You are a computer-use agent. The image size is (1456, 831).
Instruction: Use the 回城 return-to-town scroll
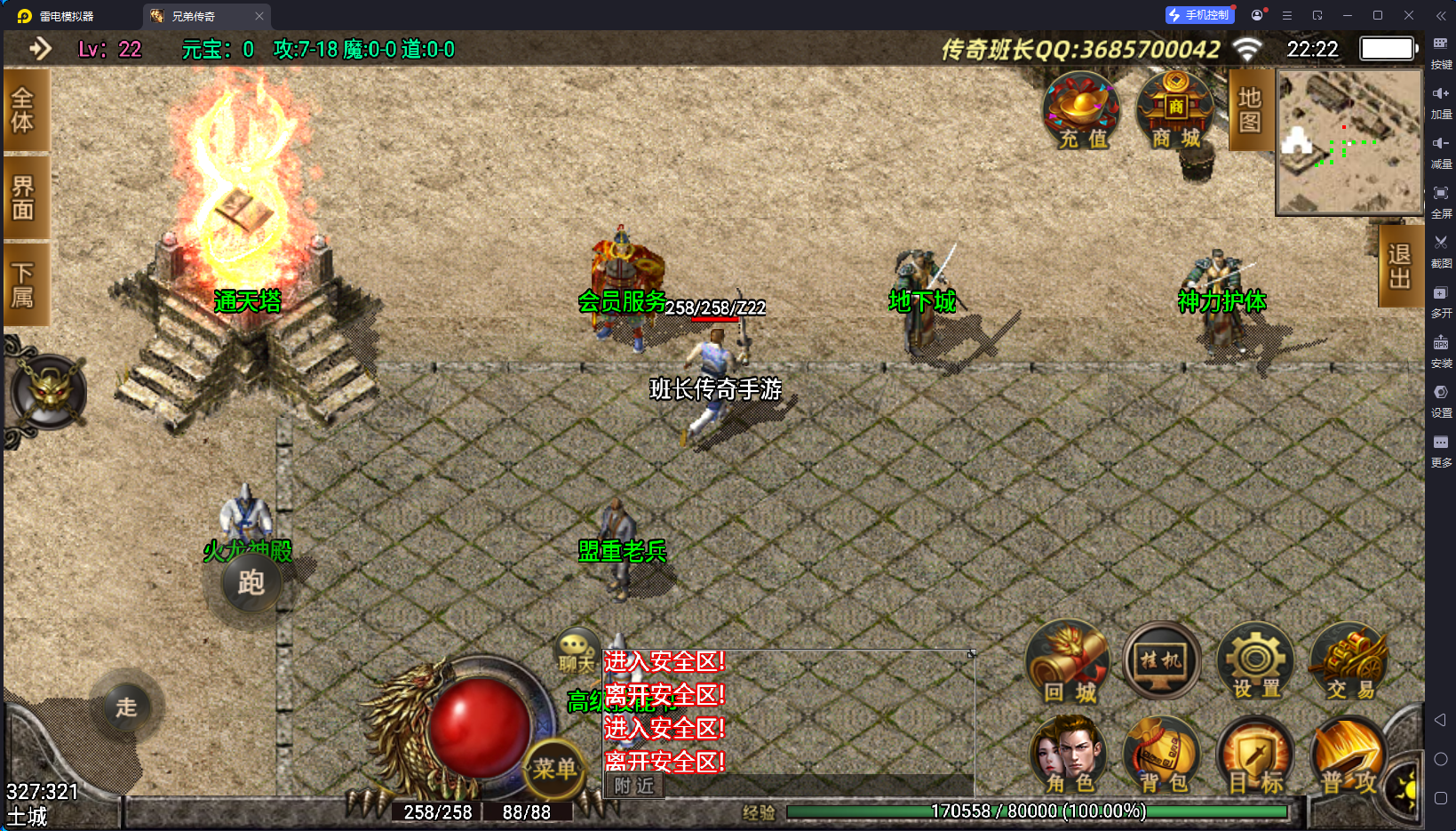(1069, 664)
